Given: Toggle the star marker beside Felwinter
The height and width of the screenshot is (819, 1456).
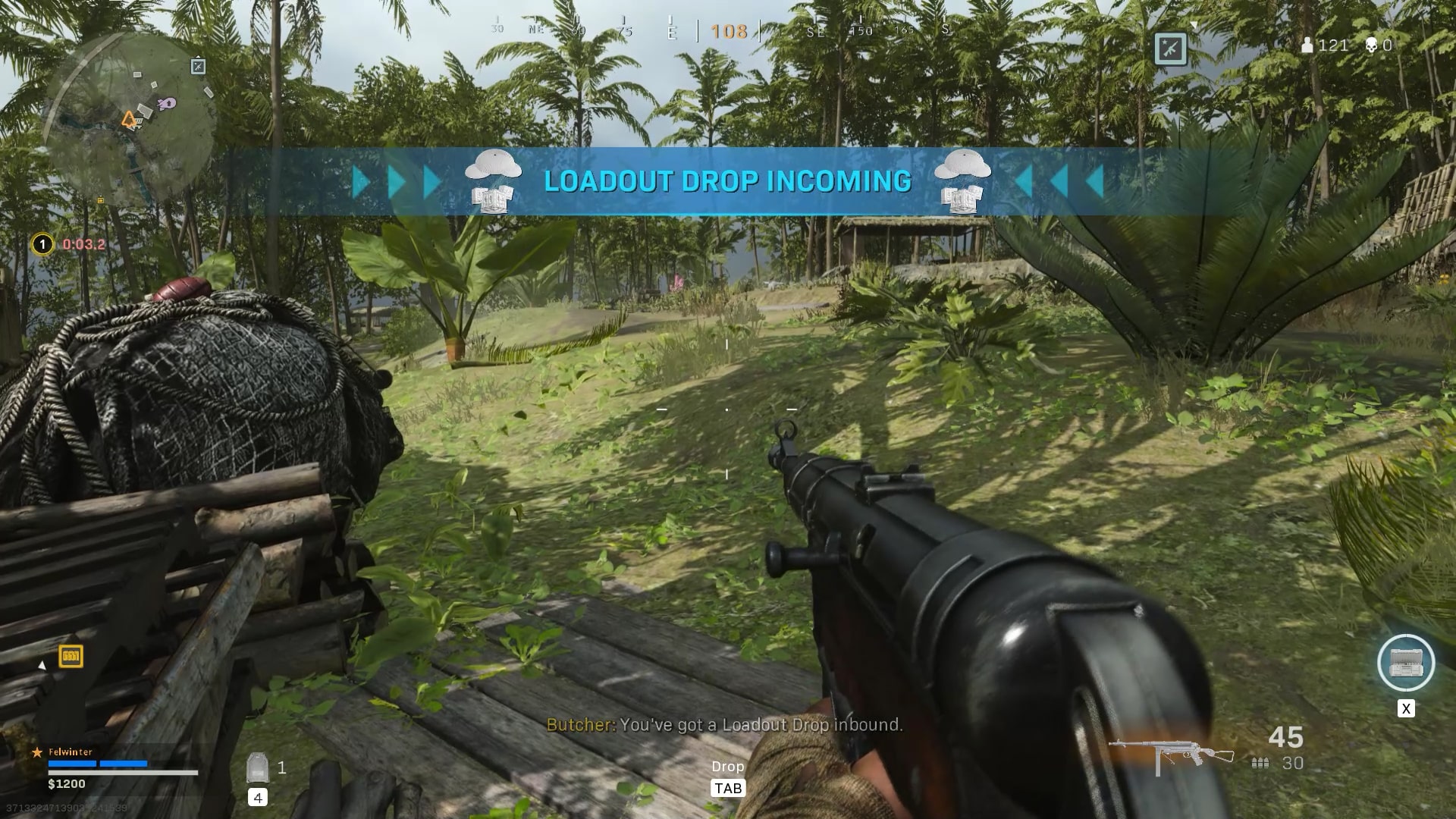Looking at the screenshot, I should (x=36, y=752).
